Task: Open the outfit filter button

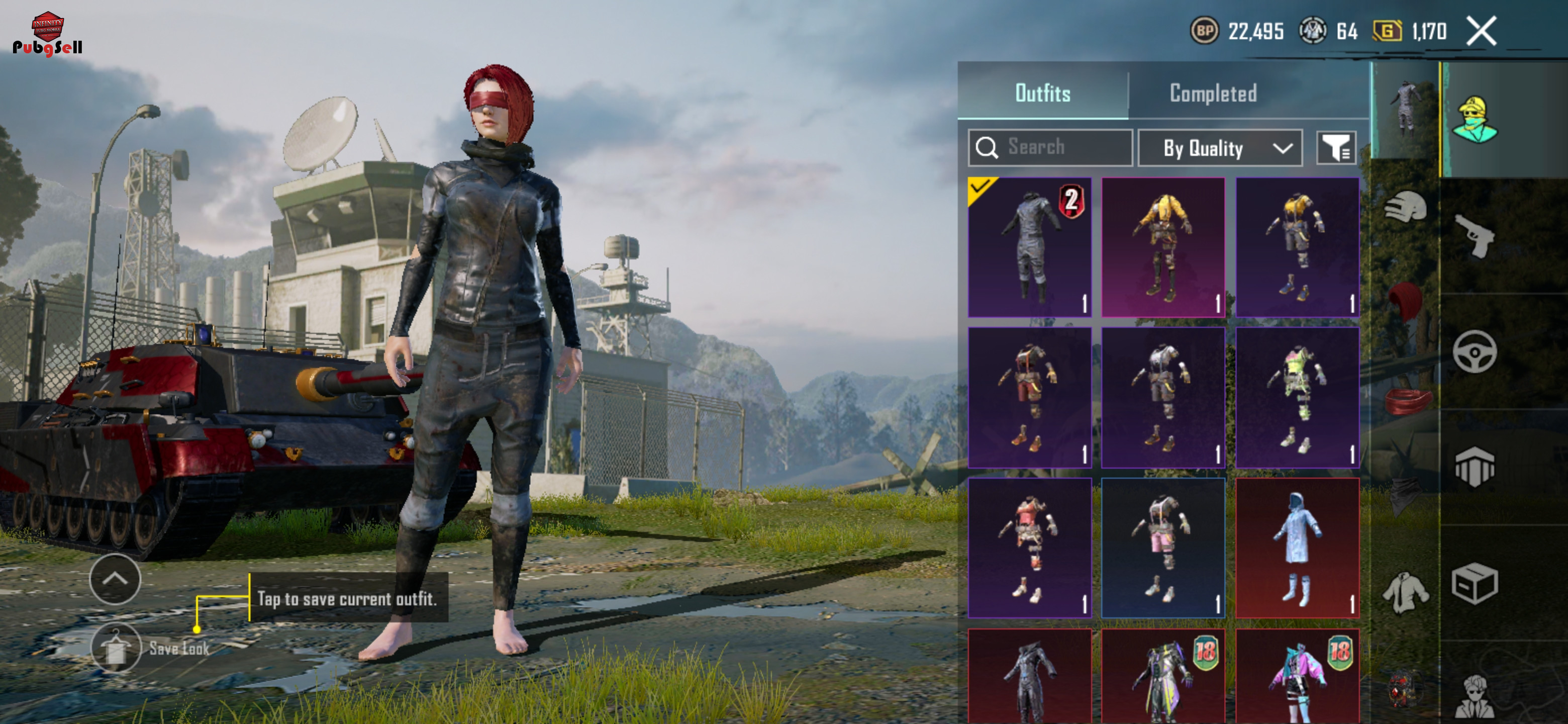Action: (1335, 148)
